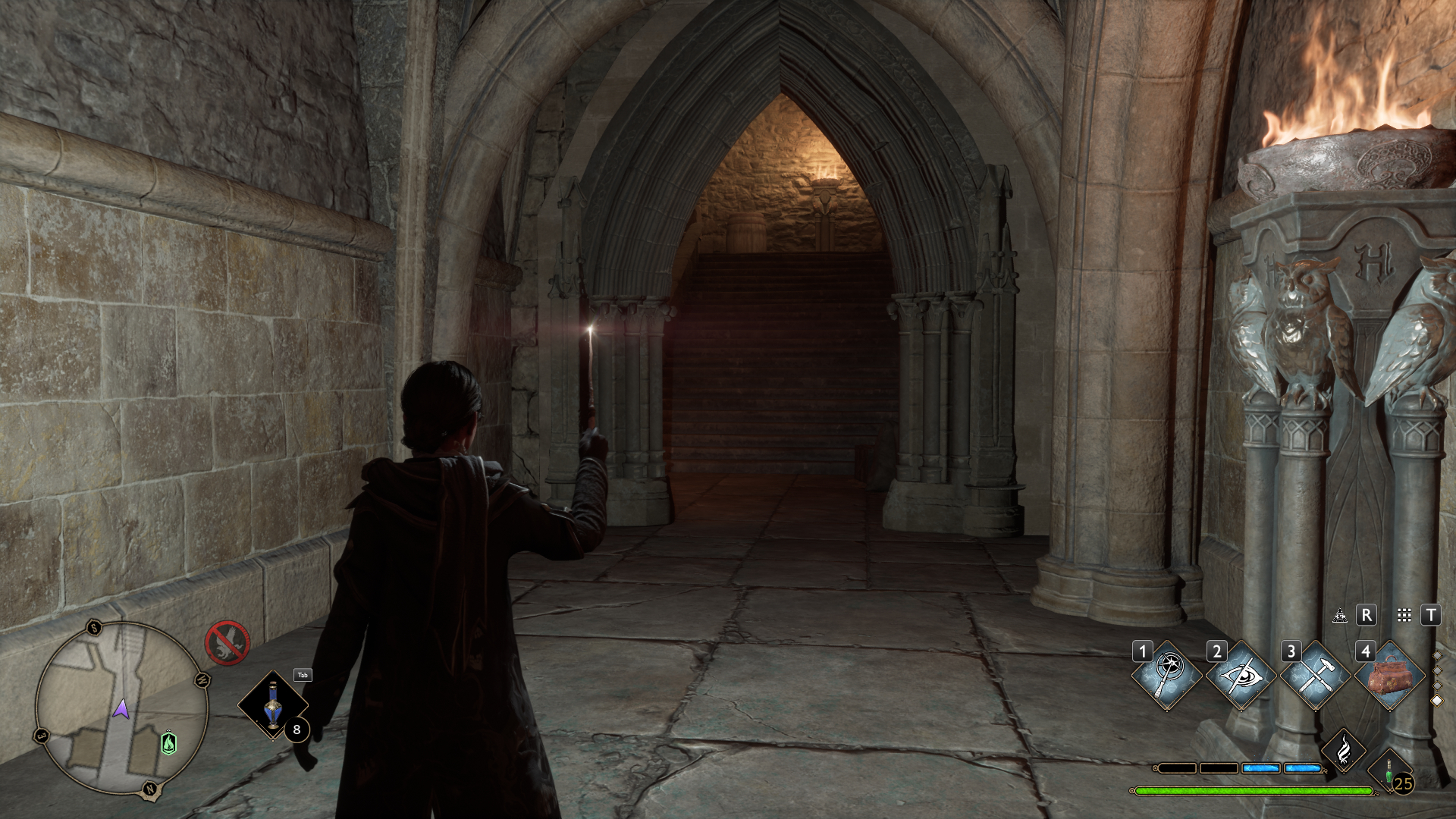Image resolution: width=1456 pixels, height=819 pixels.
Task: Select the leather Nab-Sack bag in slot 4
Action: [1389, 675]
